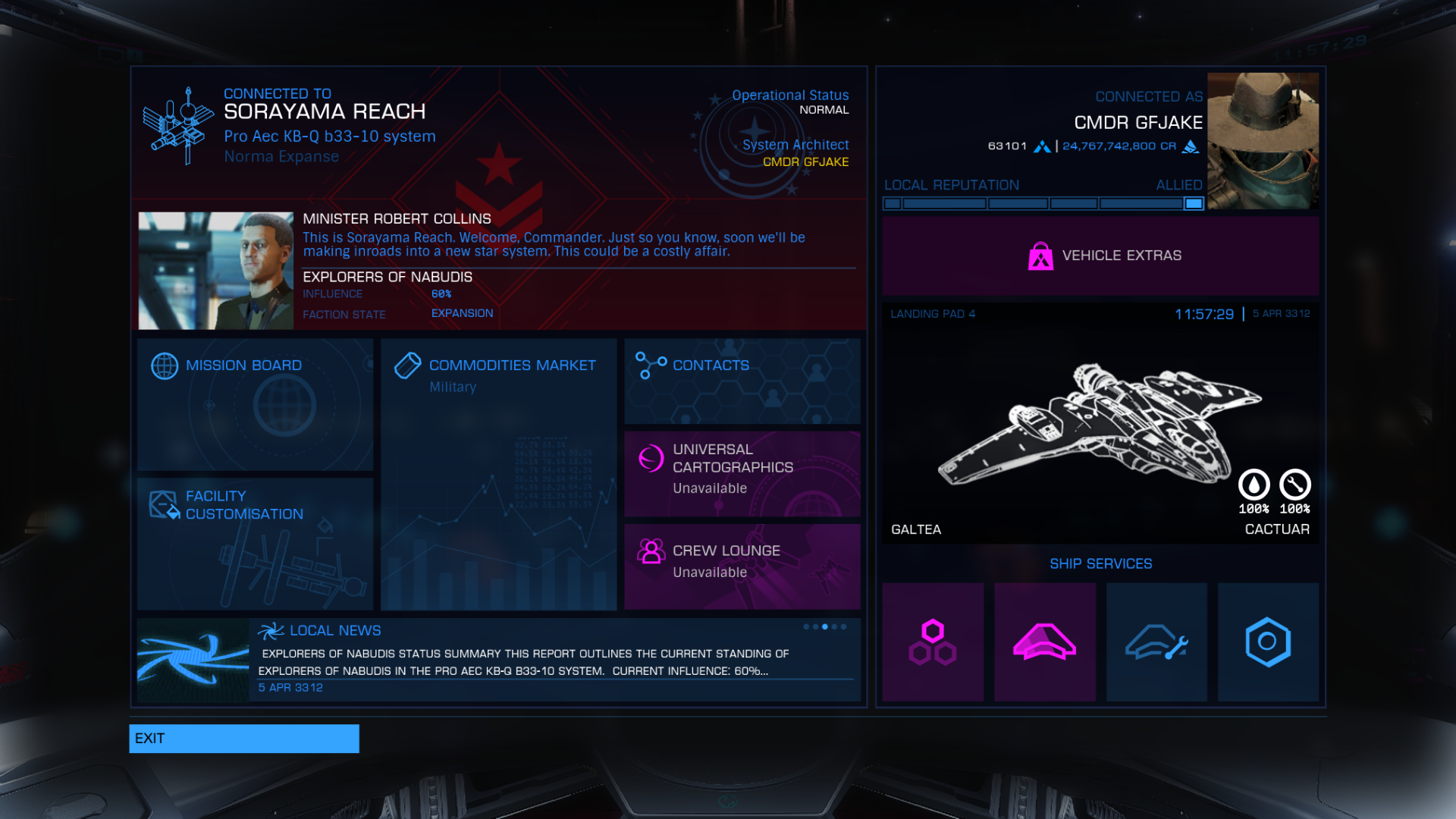Image resolution: width=1456 pixels, height=819 pixels.
Task: Open the Crew Lounge
Action: click(742, 566)
